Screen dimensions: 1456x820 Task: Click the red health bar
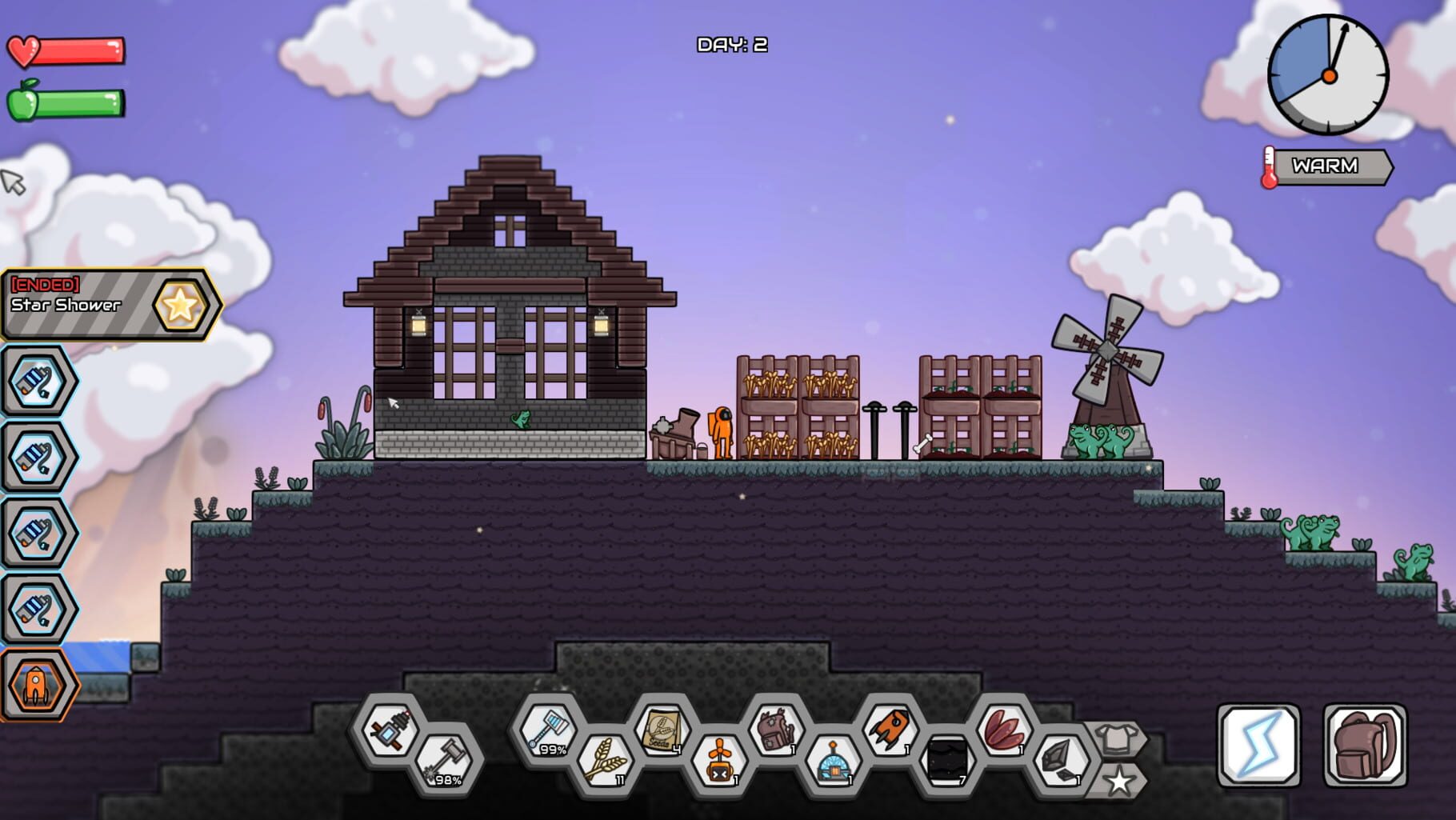[x=76, y=50]
